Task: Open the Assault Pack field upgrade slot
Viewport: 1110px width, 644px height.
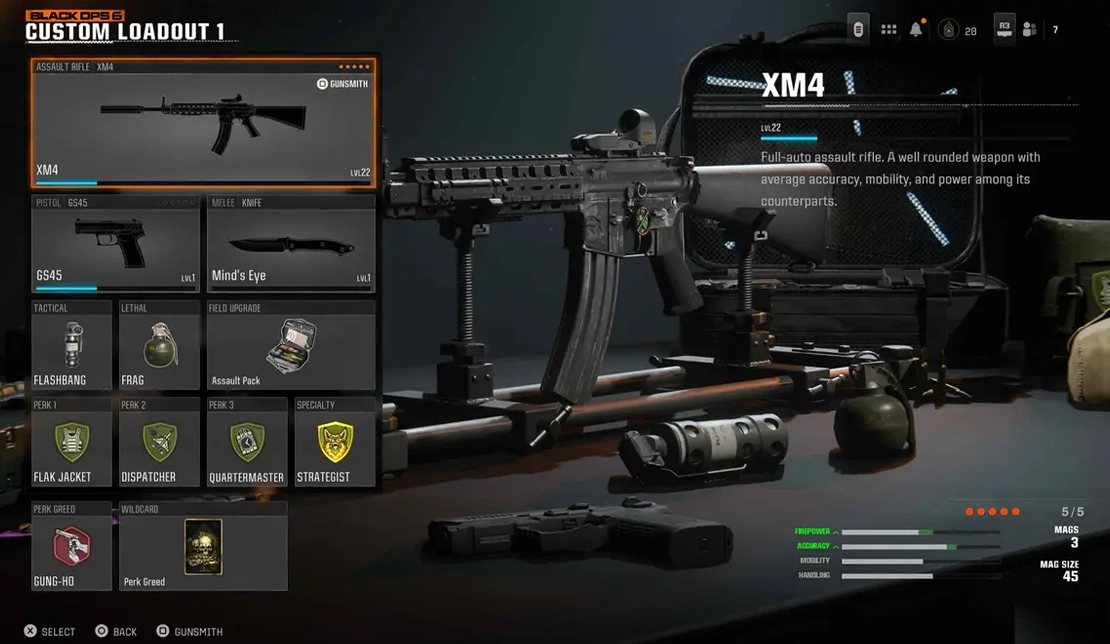Action: click(291, 345)
